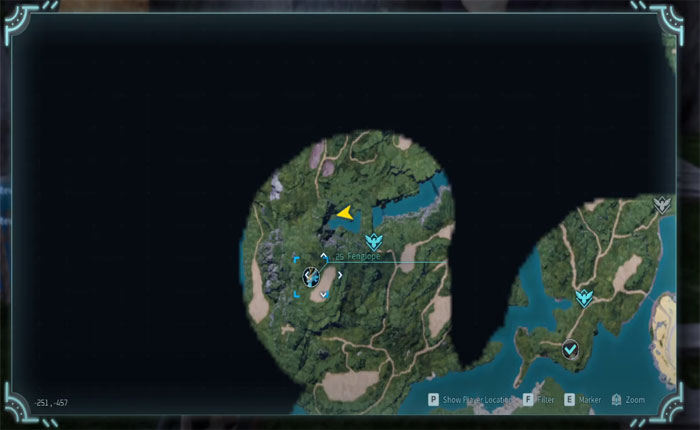Choose the blue fast travel point above the checkmark marker
The width and height of the screenshot is (700, 430).
pos(584,297)
